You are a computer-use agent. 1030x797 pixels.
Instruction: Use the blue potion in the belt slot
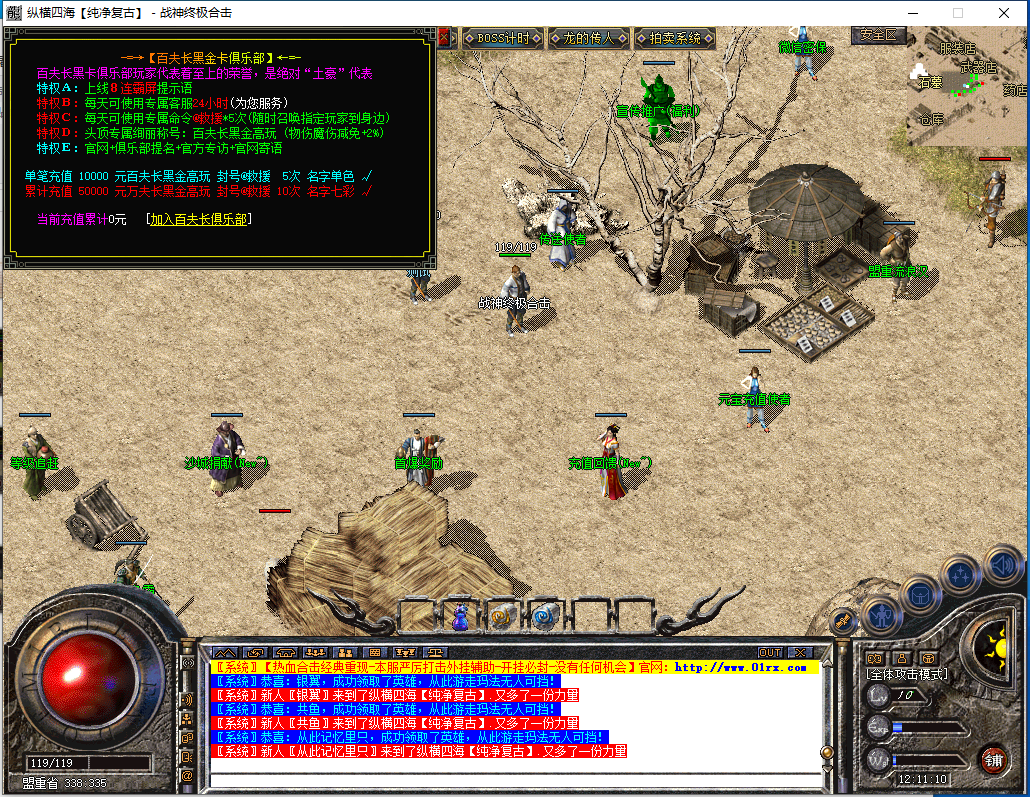click(460, 617)
